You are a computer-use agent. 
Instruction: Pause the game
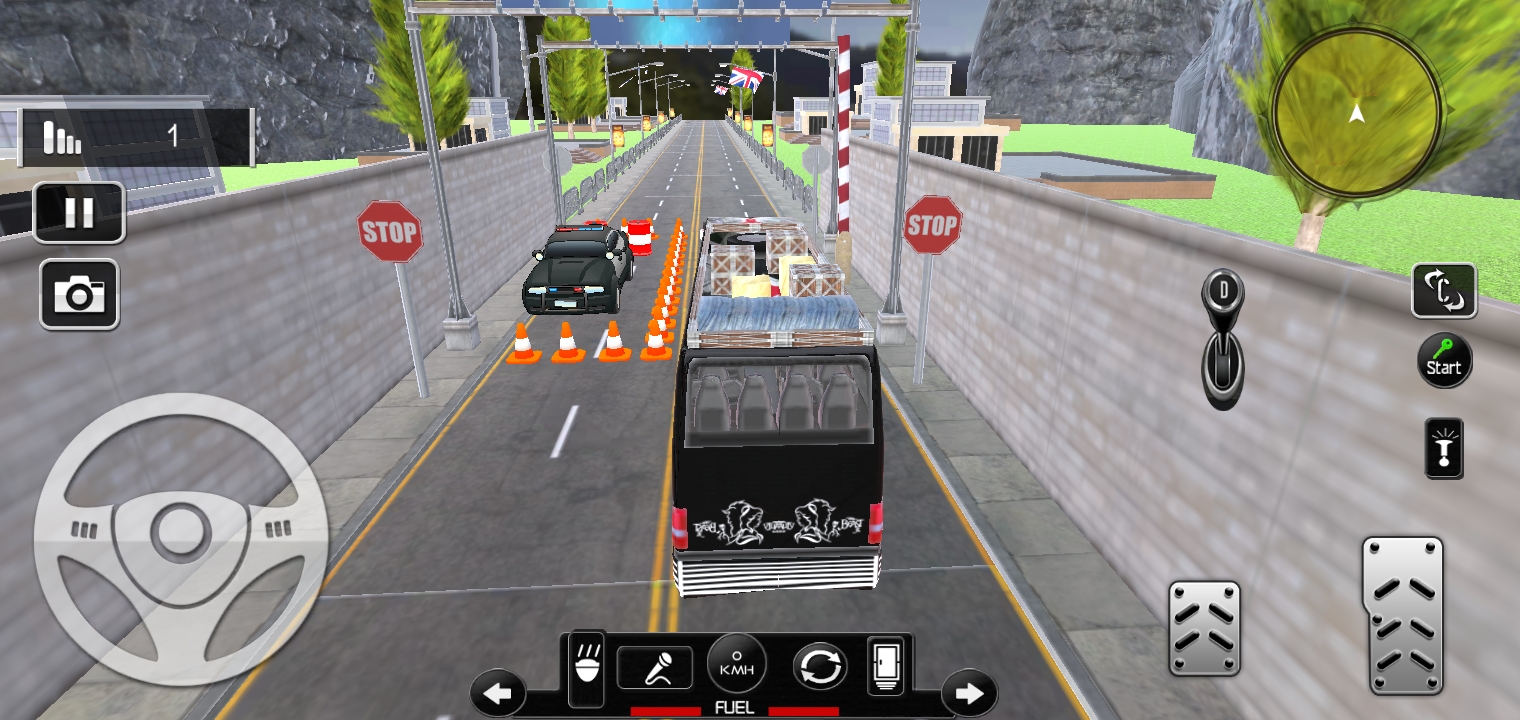click(79, 212)
